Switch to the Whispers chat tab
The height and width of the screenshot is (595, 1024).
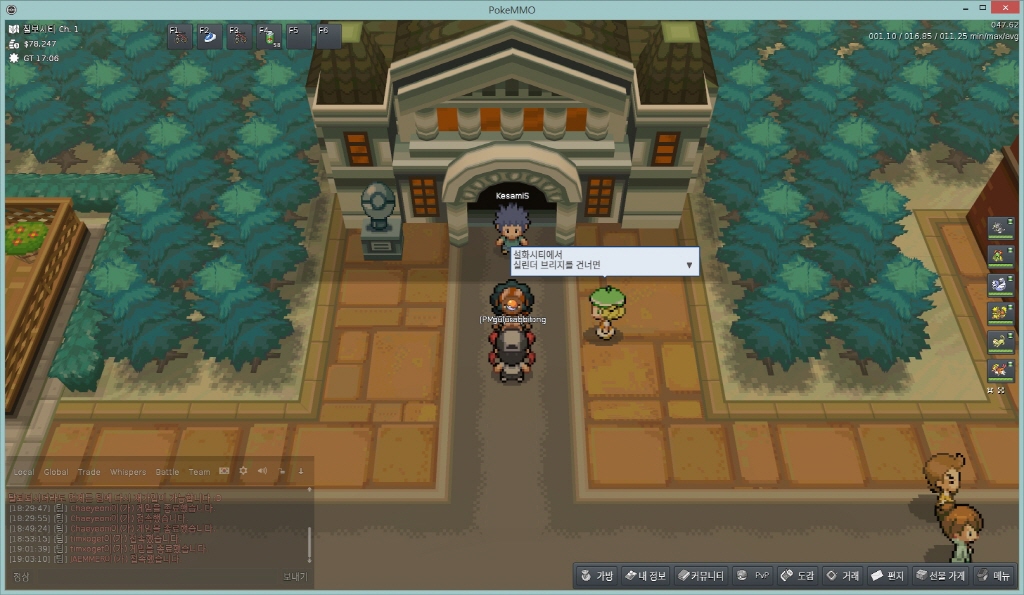pyautogui.click(x=127, y=472)
